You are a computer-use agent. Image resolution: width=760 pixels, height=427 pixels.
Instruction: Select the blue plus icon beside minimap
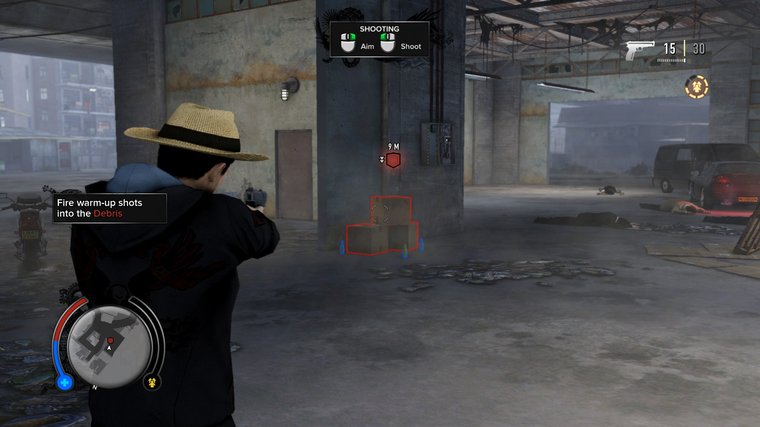tap(65, 381)
